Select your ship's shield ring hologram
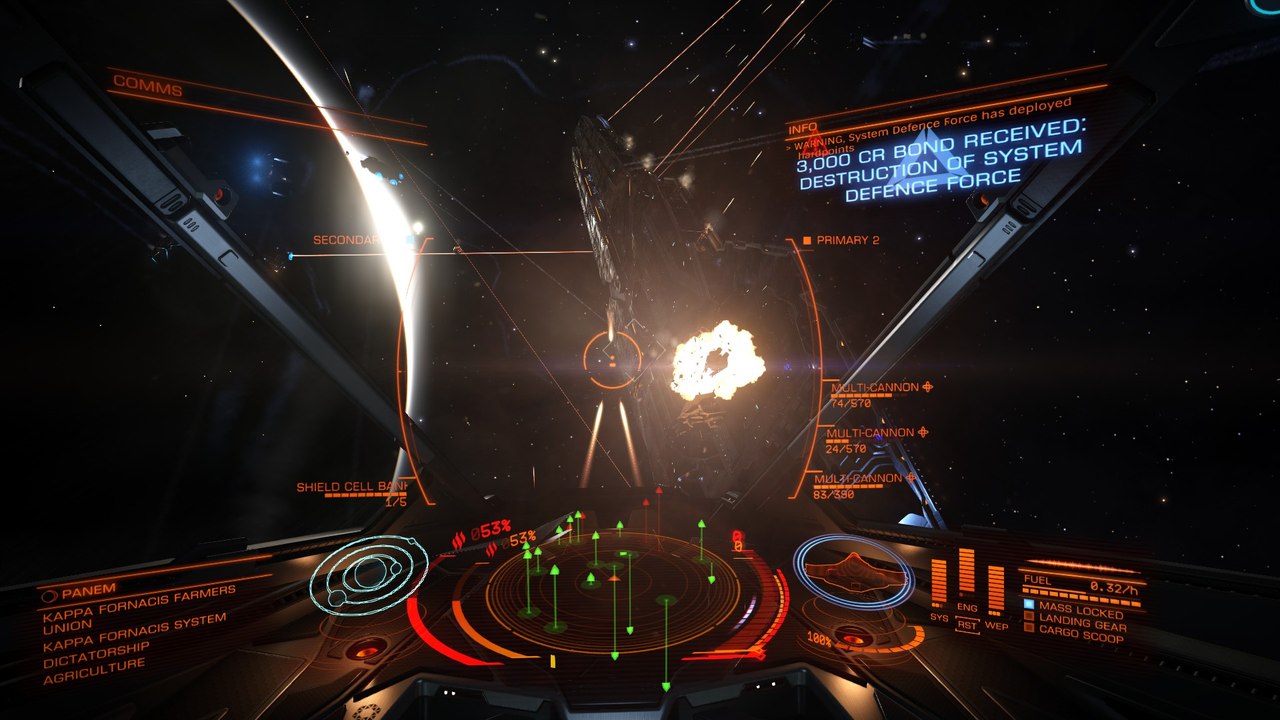1280x720 pixels. [x=362, y=575]
